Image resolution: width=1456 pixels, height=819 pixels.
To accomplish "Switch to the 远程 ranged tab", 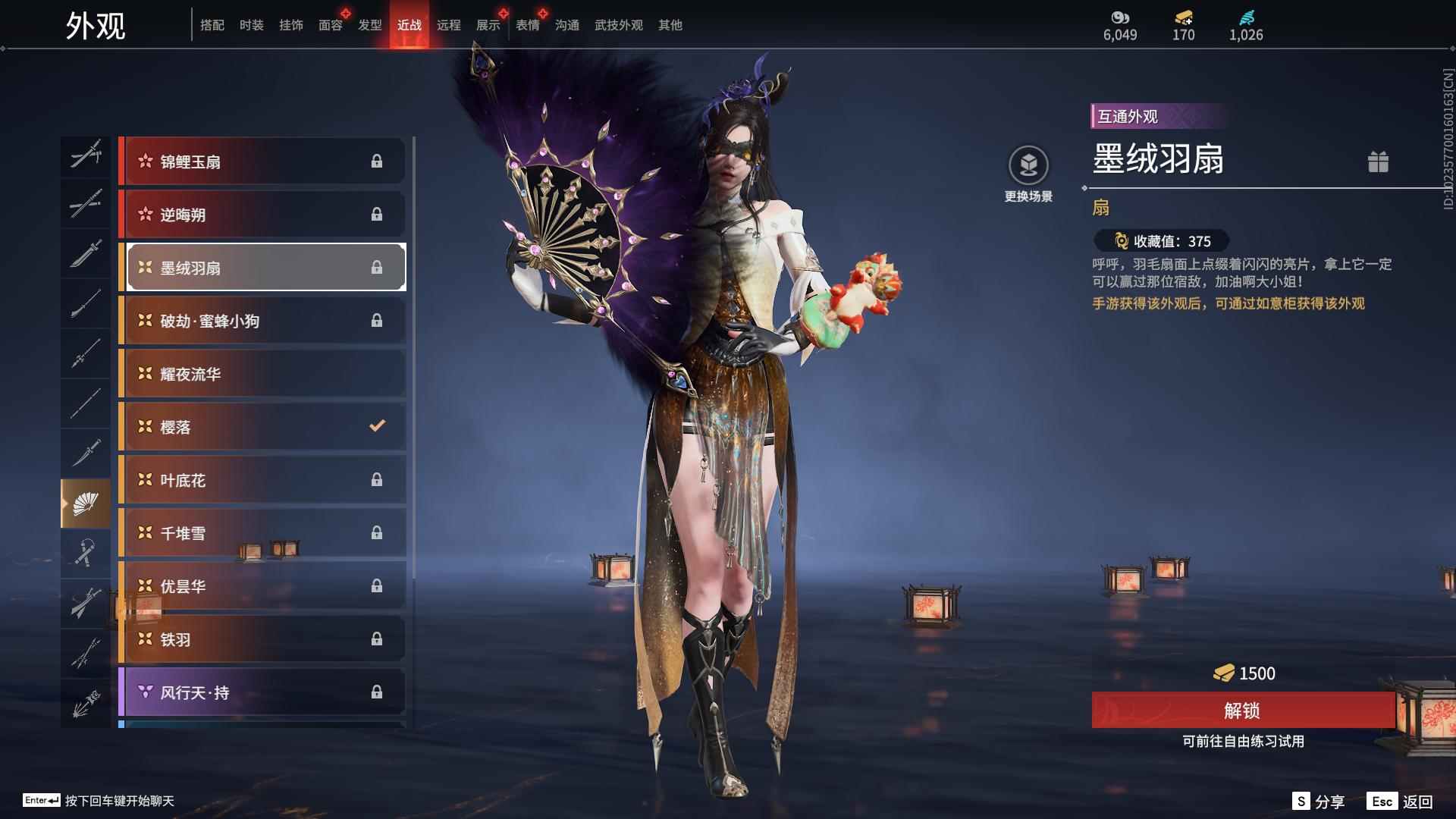I will tap(448, 25).
